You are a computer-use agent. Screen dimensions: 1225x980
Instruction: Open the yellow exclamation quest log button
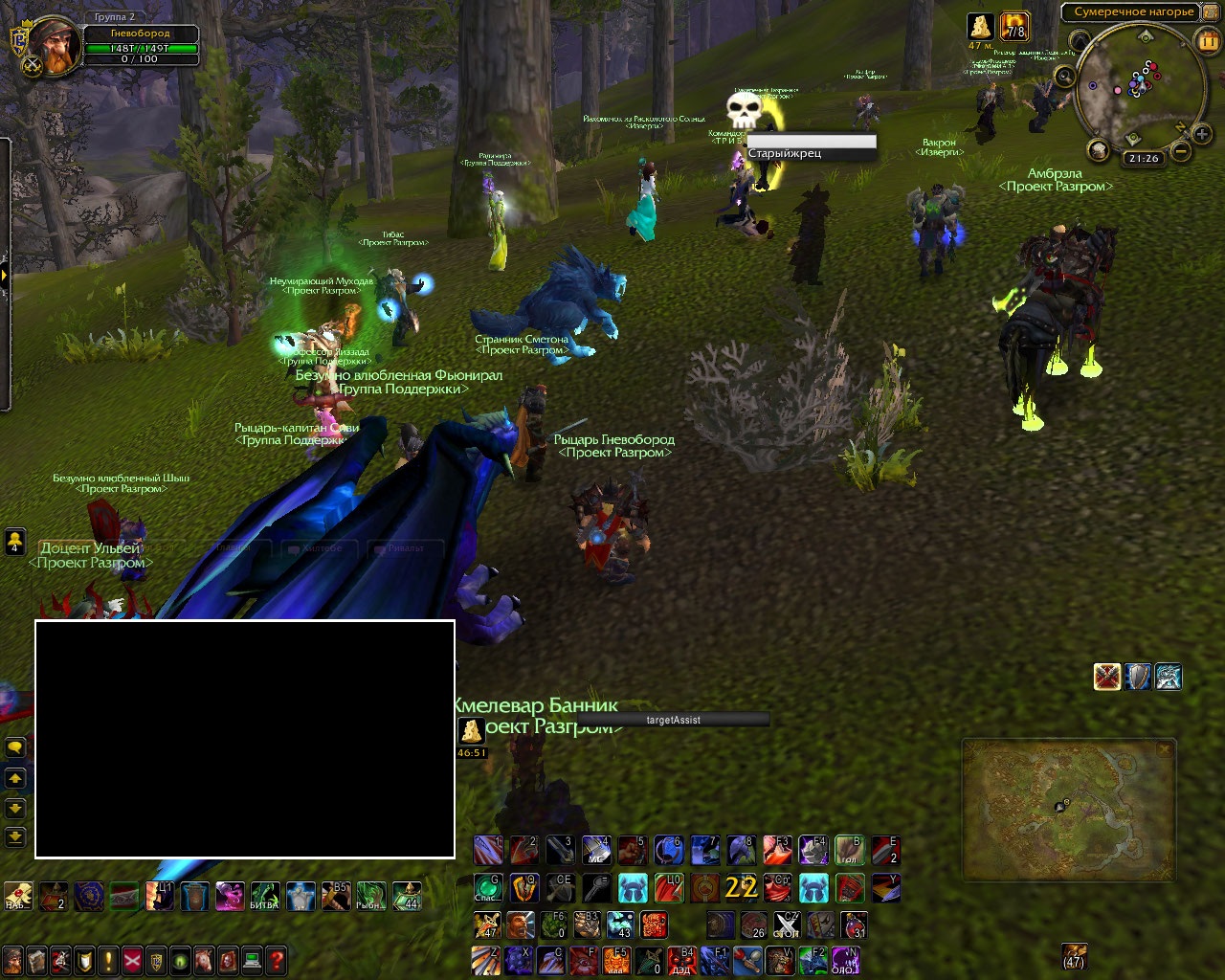tap(108, 960)
